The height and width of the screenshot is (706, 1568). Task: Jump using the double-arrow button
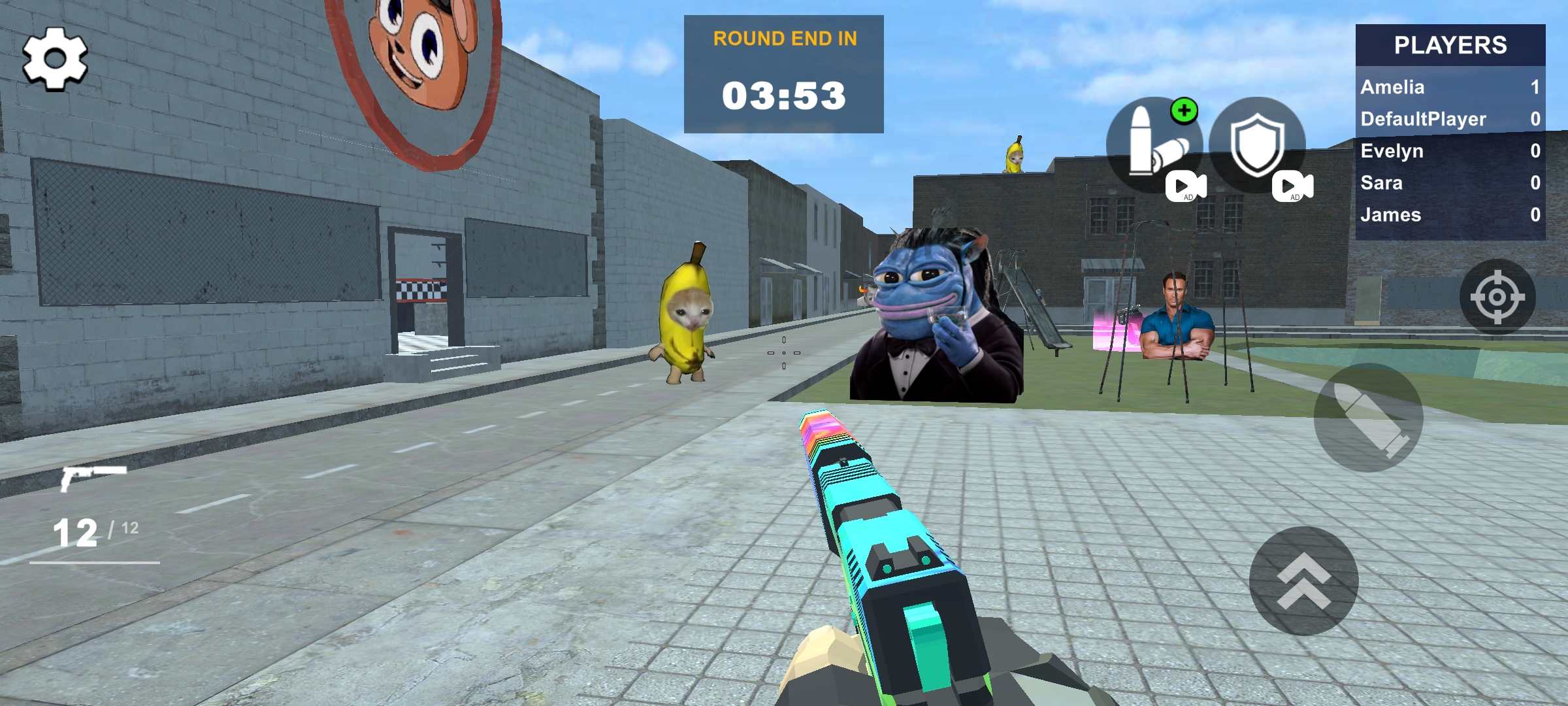pyautogui.click(x=1303, y=580)
